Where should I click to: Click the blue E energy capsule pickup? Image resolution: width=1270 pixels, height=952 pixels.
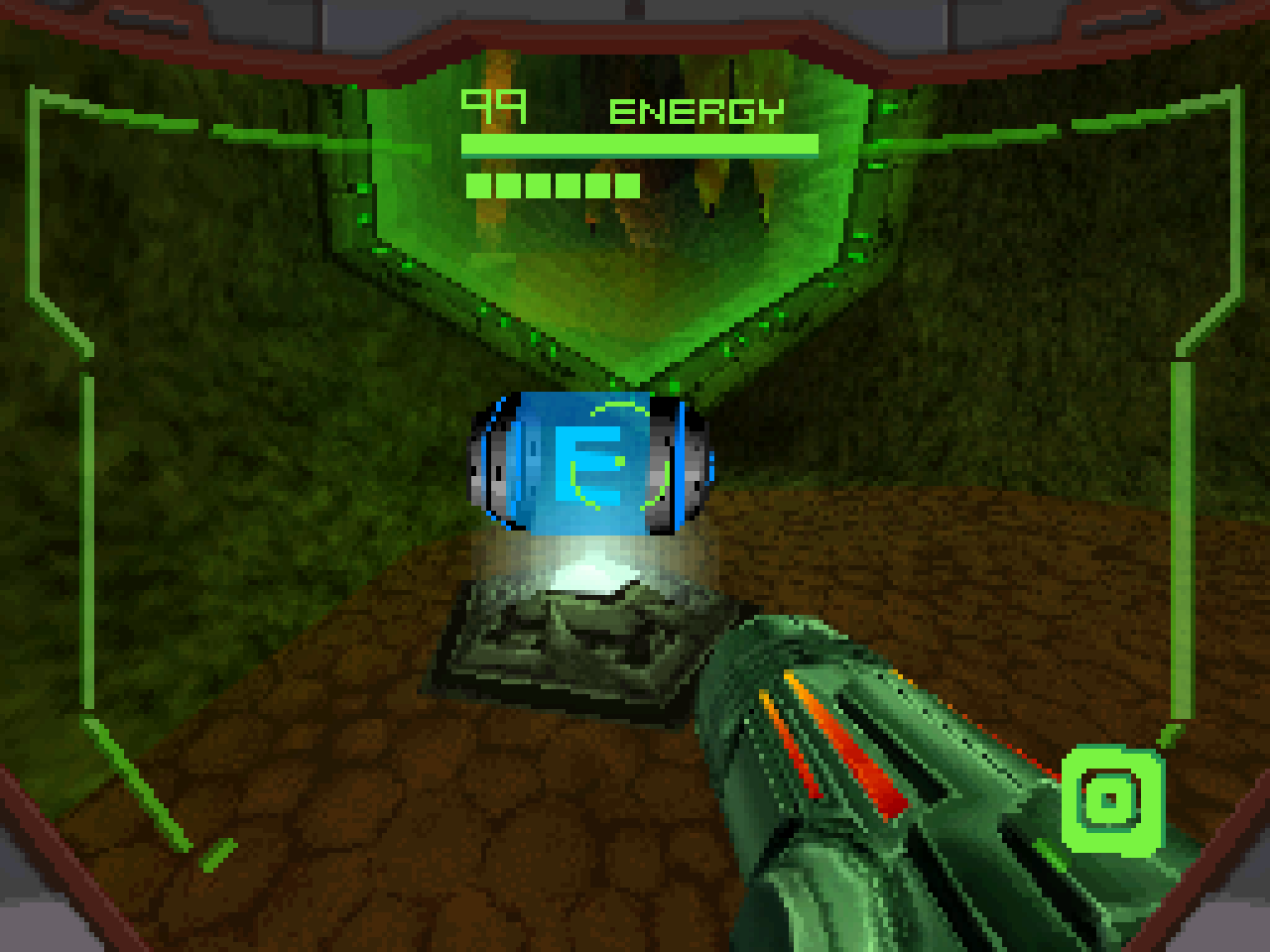click(x=590, y=461)
